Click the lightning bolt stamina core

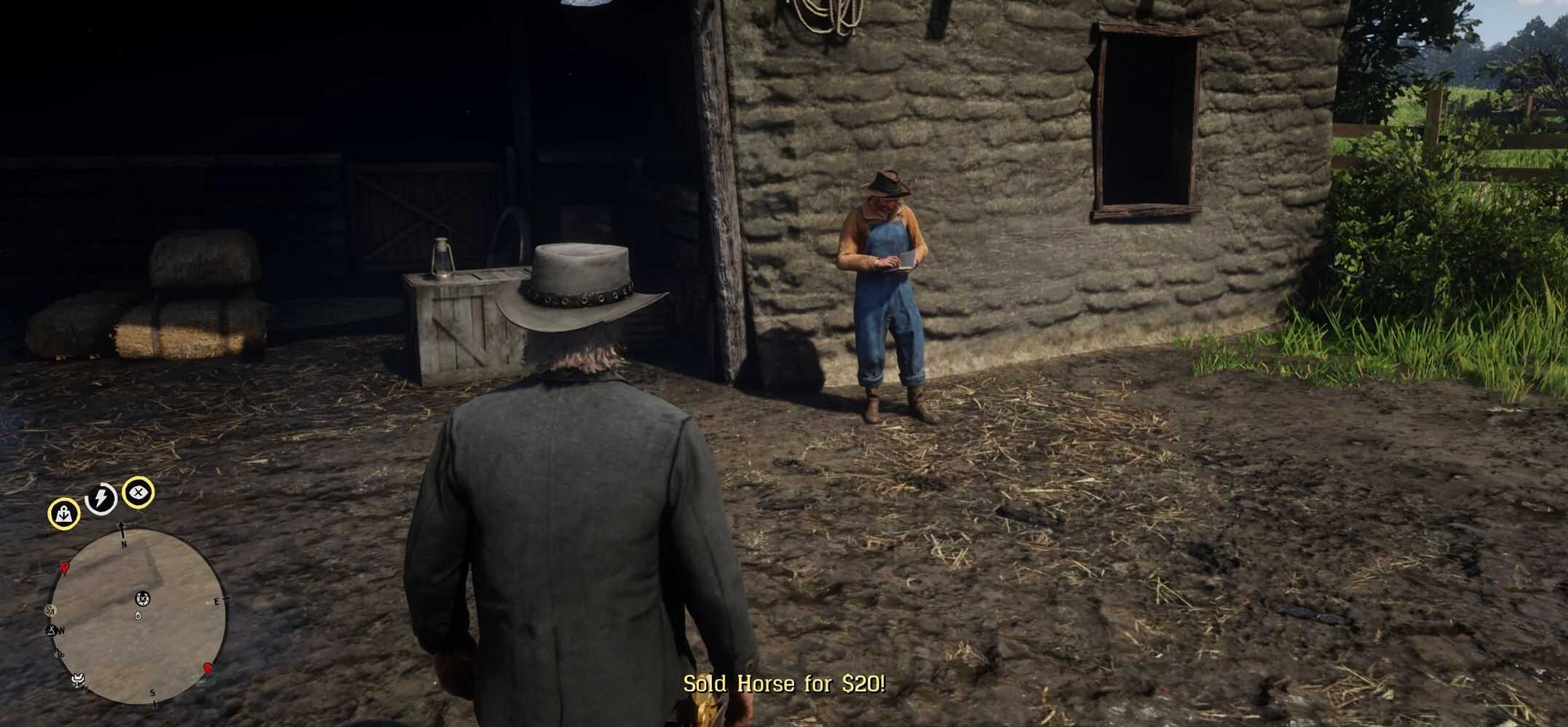(101, 498)
